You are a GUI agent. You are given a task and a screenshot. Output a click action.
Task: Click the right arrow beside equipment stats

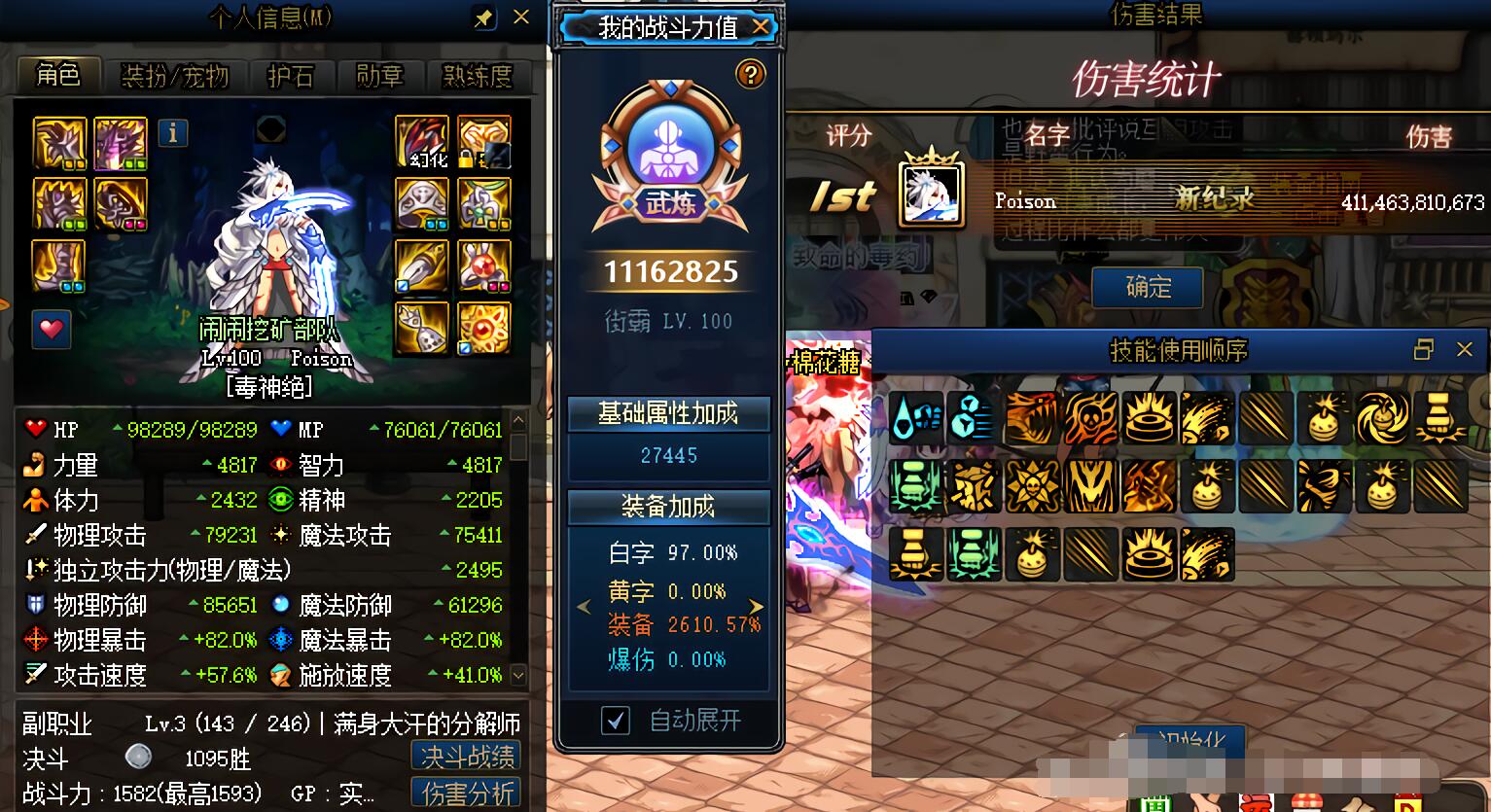[x=756, y=605]
